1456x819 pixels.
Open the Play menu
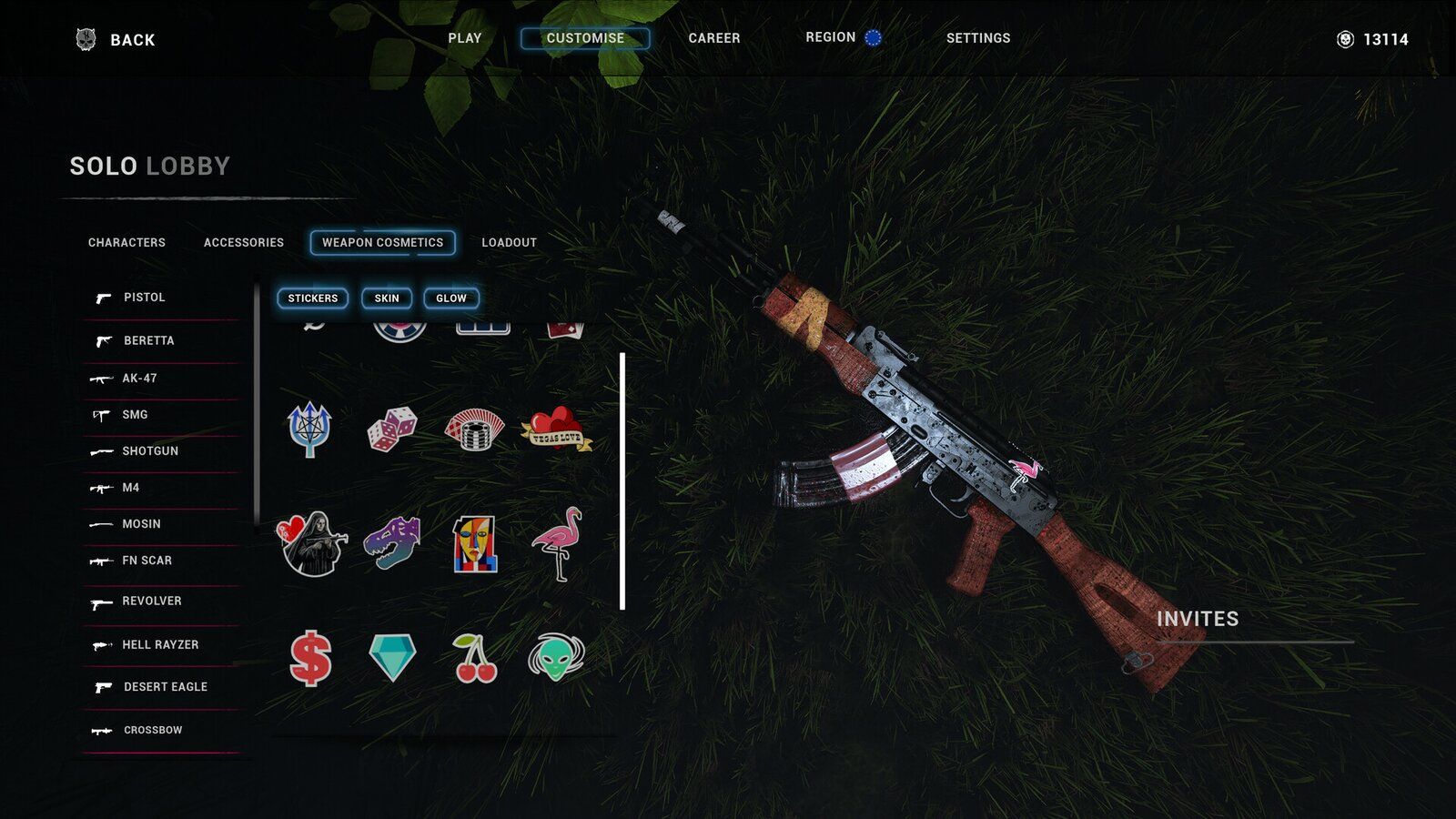coord(464,38)
